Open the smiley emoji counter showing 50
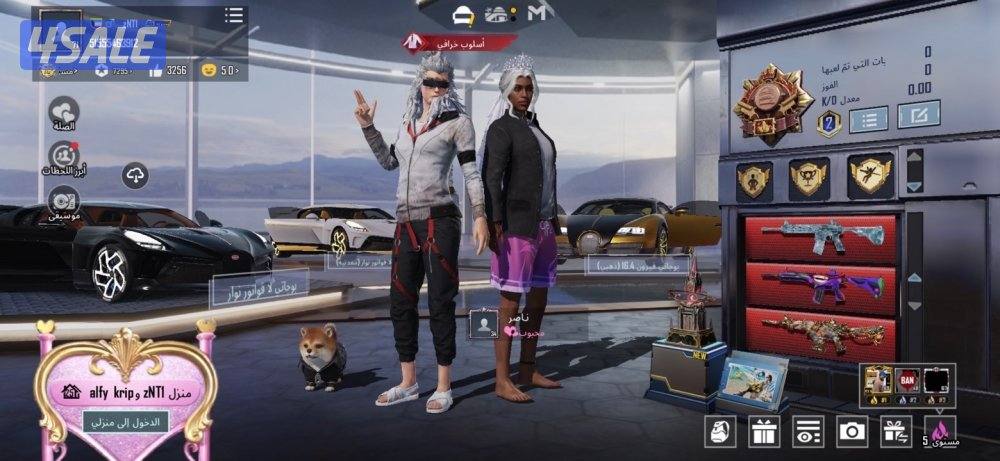This screenshot has width=1000, height=461. (x=221, y=70)
